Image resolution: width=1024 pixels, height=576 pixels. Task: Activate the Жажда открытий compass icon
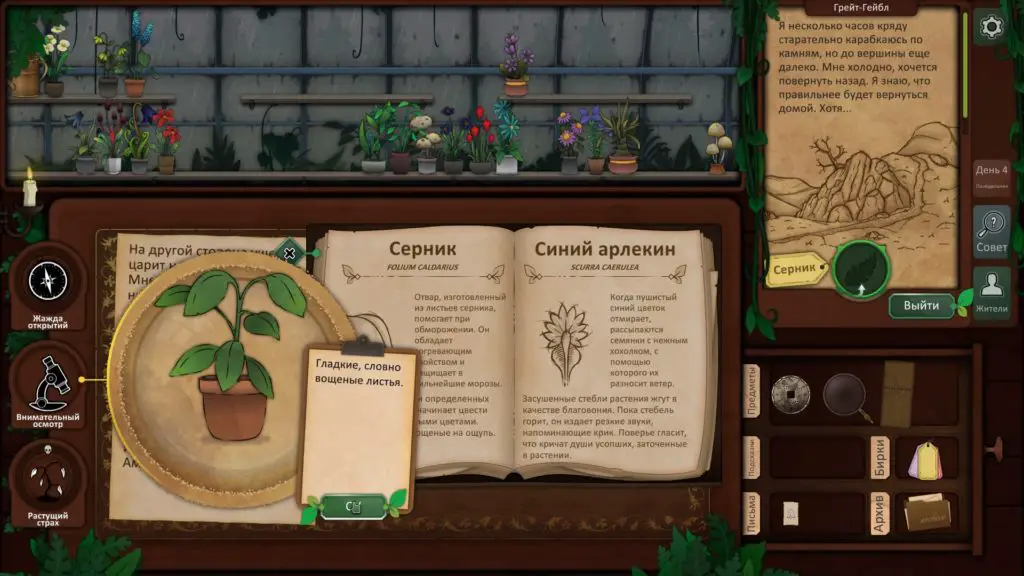pos(47,283)
